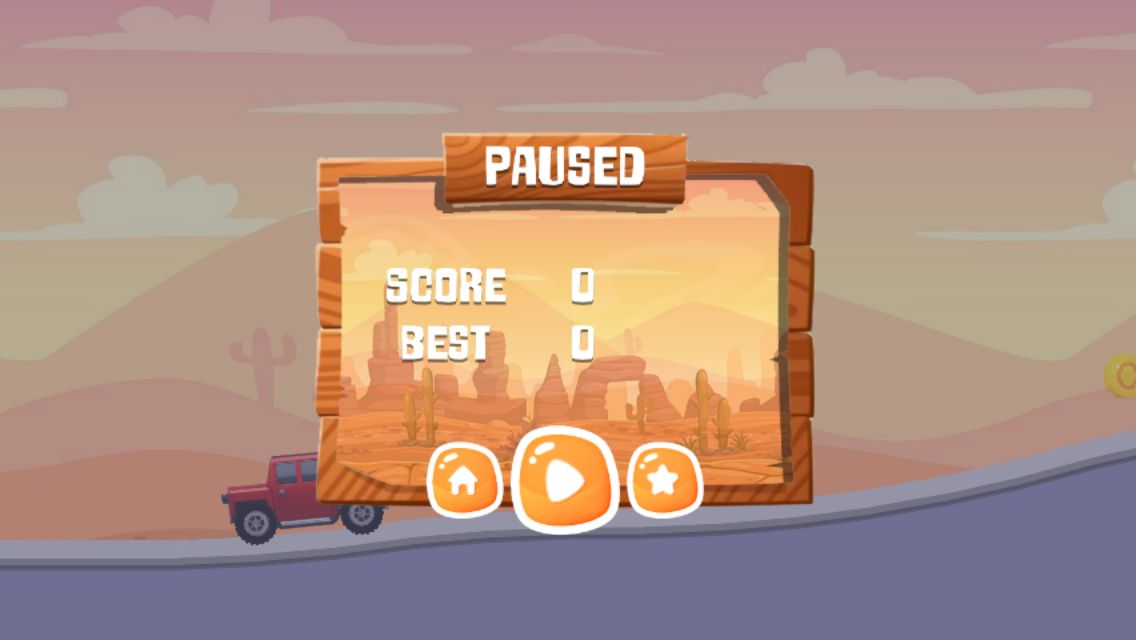Resume the game with the play button

click(563, 480)
